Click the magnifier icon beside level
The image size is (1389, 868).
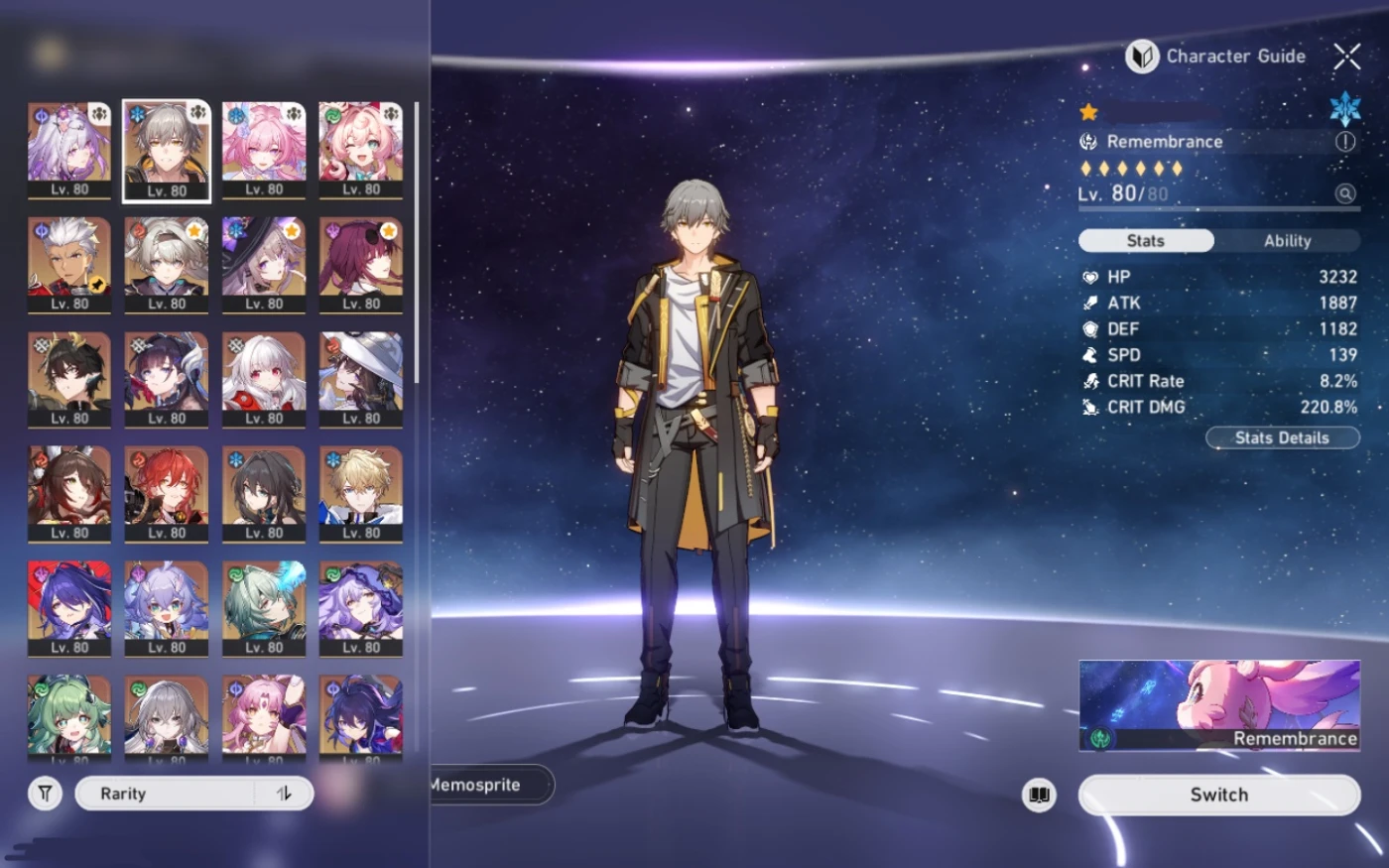coord(1344,193)
